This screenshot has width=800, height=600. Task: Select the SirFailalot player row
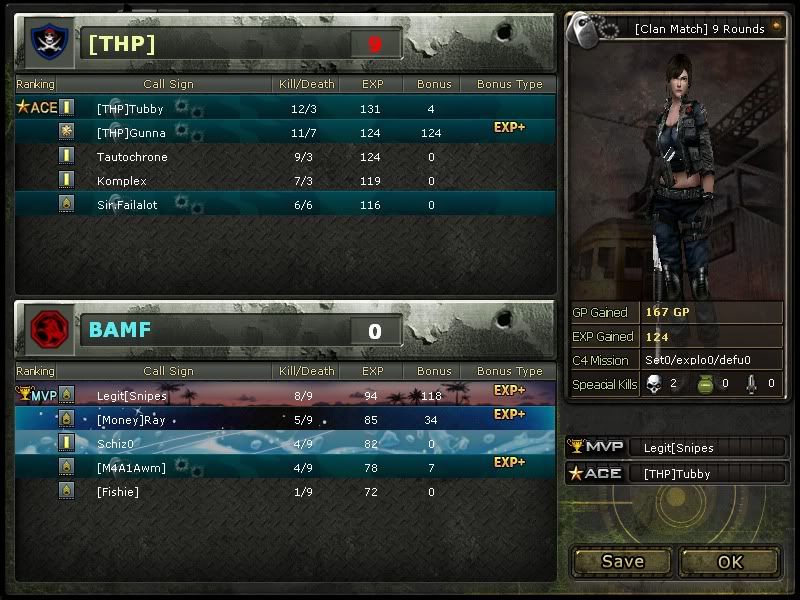[285, 204]
